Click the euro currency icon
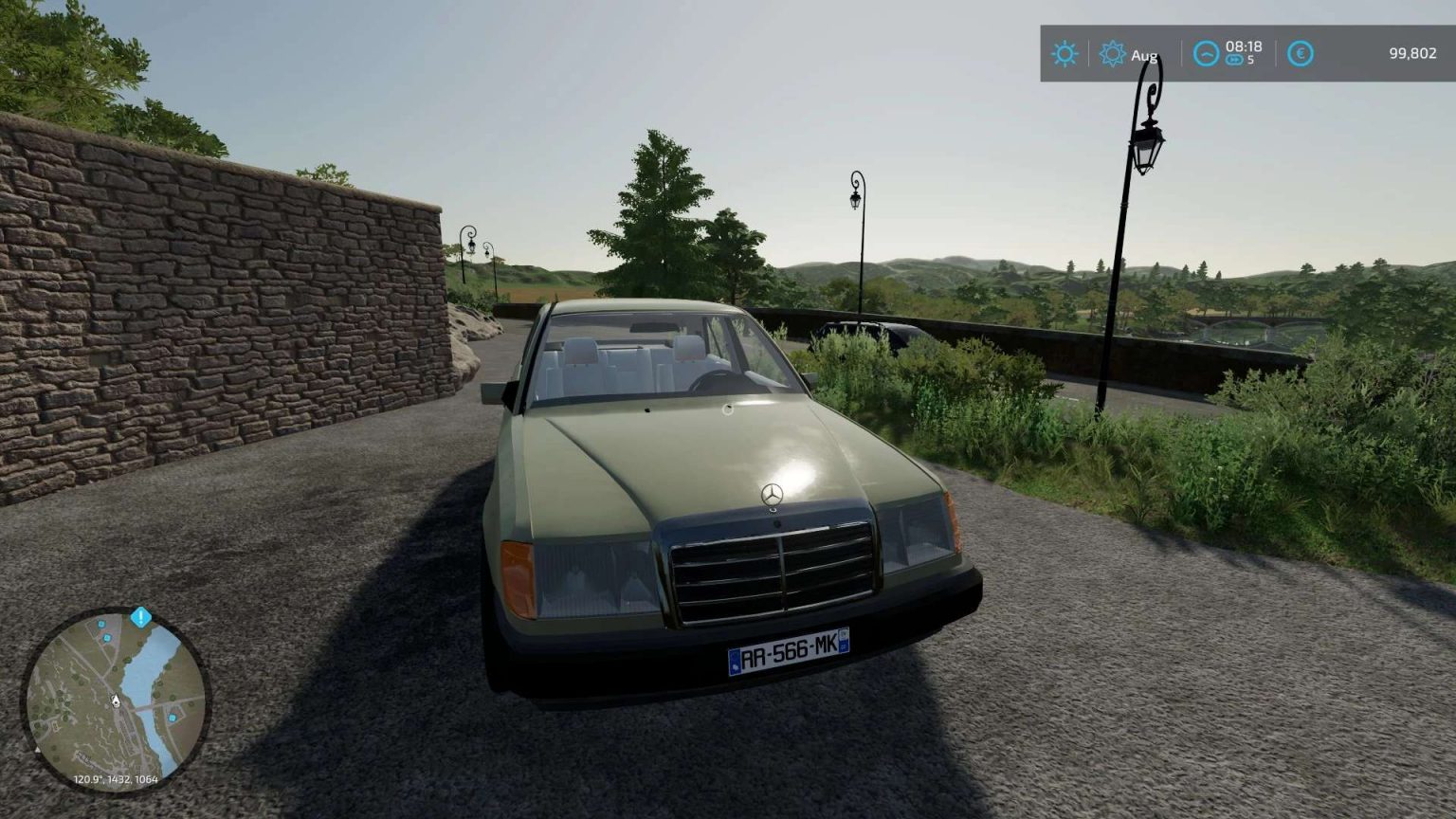This screenshot has width=1456, height=819. [x=1299, y=55]
